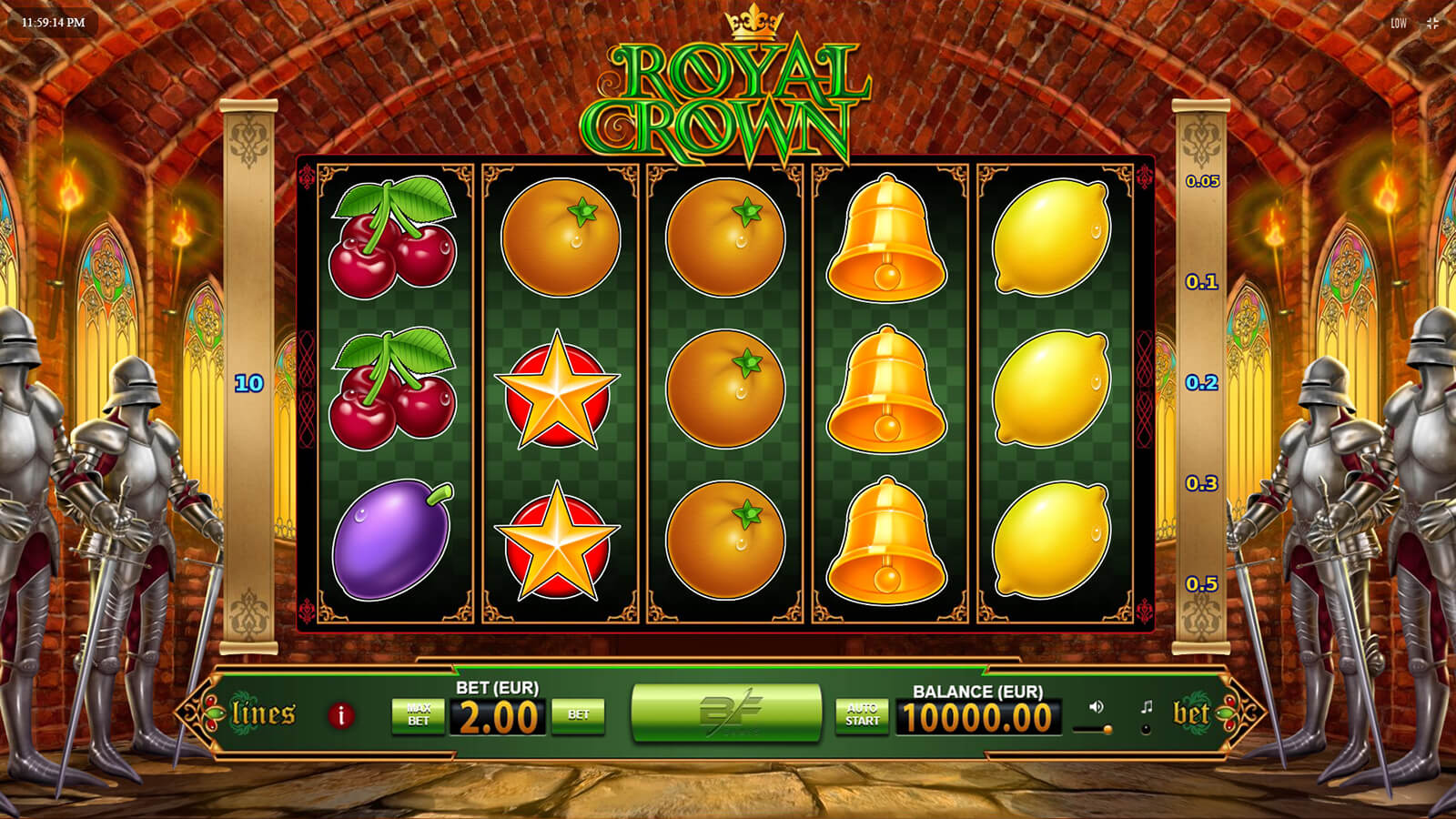Select the 0.05 bet value
Viewport: 1456px width, 819px height.
click(x=1202, y=181)
